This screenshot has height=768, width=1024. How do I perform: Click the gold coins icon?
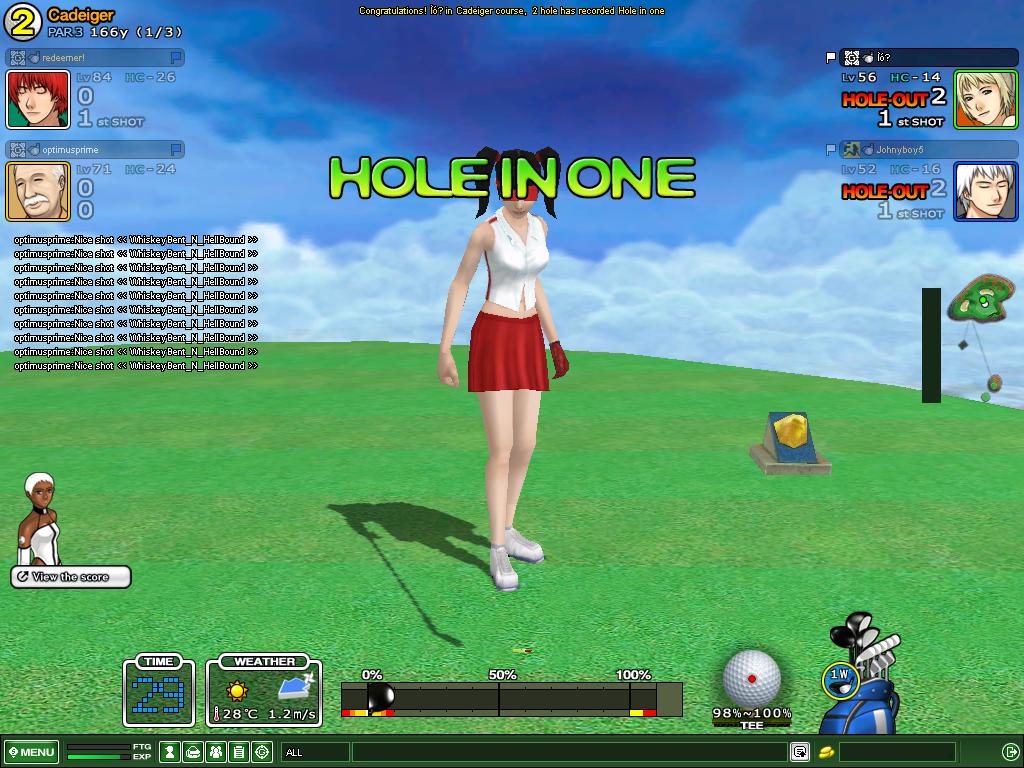tap(826, 752)
